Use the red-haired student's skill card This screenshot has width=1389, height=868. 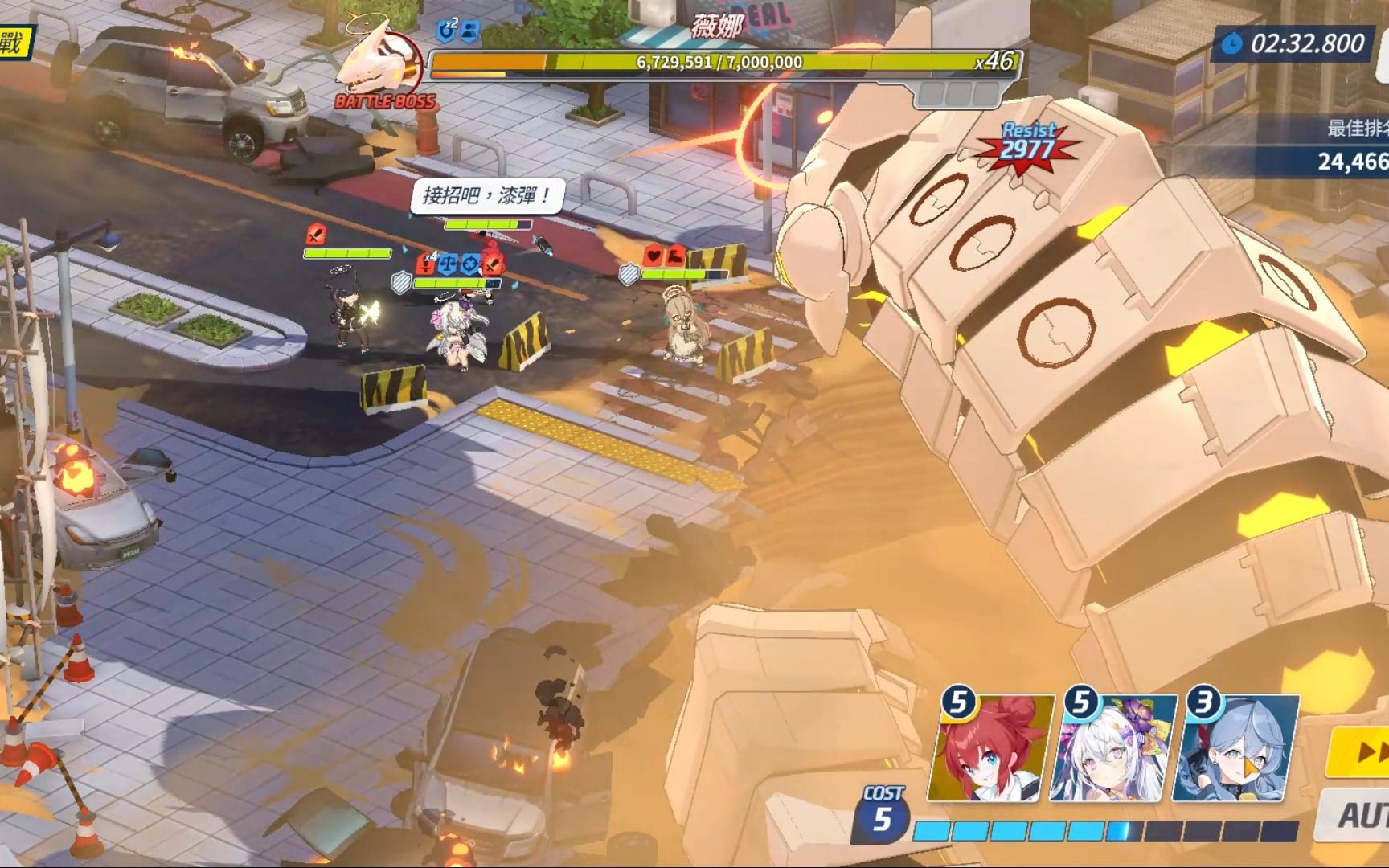(x=990, y=750)
